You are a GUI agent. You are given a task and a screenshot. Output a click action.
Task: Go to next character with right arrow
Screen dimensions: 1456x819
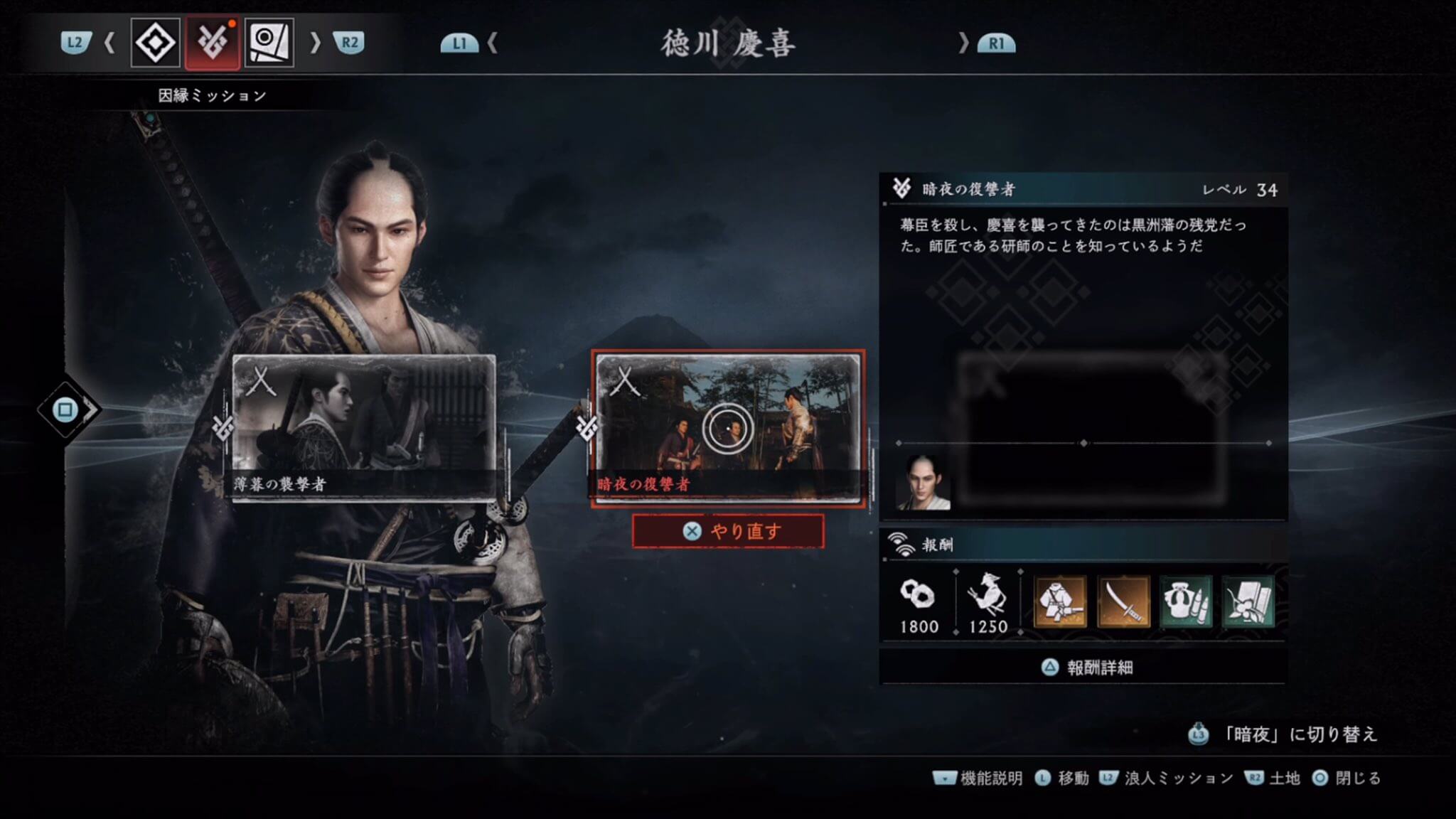(963, 43)
